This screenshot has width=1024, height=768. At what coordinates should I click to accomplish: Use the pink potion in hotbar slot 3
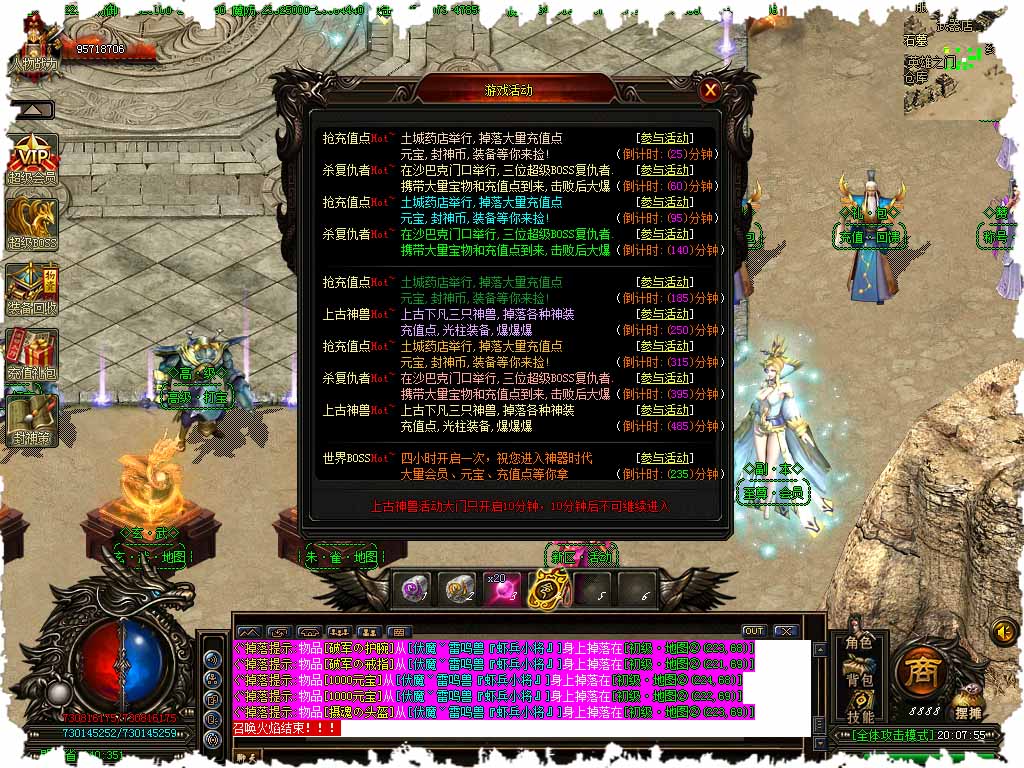503,591
